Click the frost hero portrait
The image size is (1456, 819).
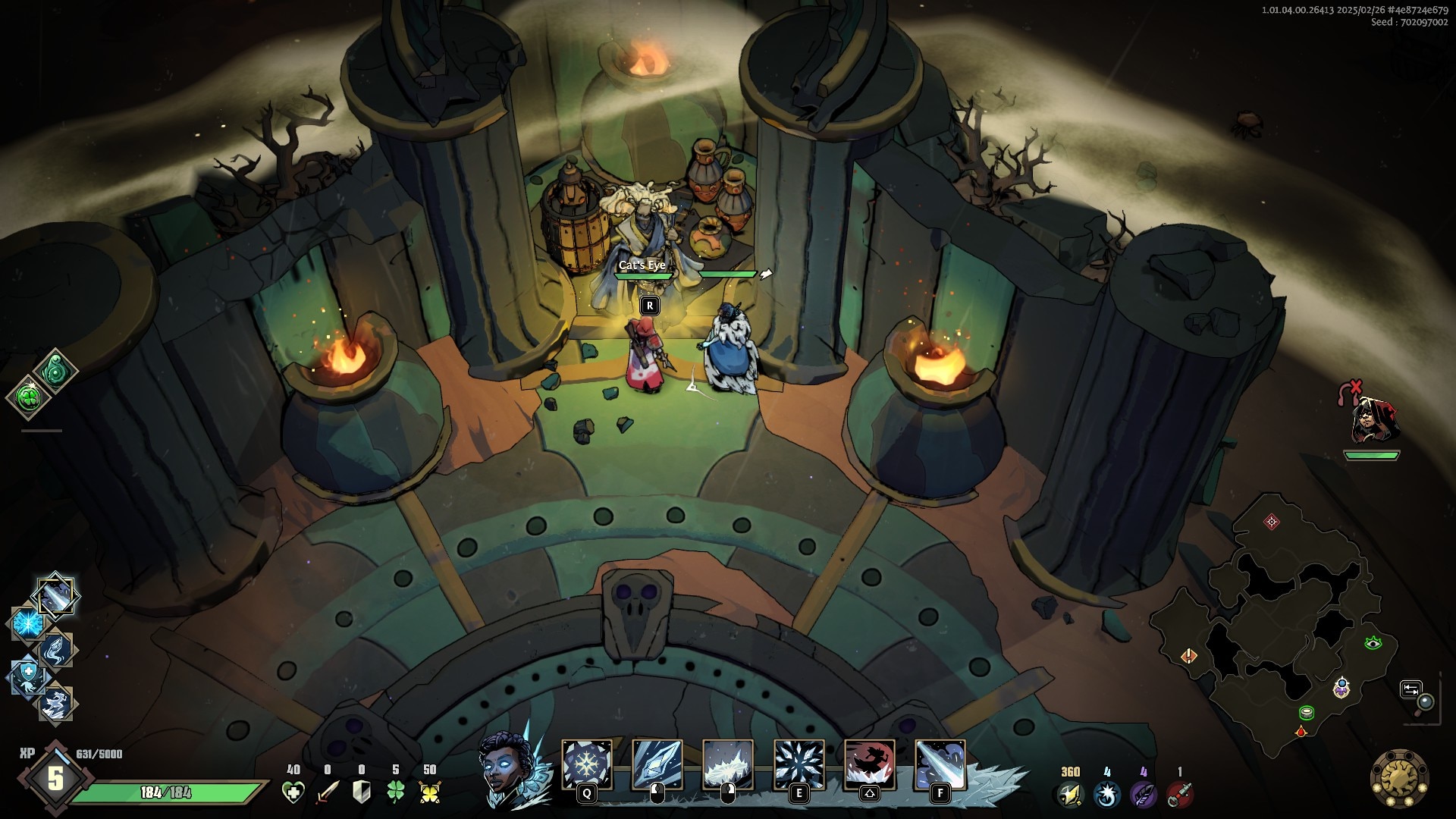pyautogui.click(x=508, y=767)
